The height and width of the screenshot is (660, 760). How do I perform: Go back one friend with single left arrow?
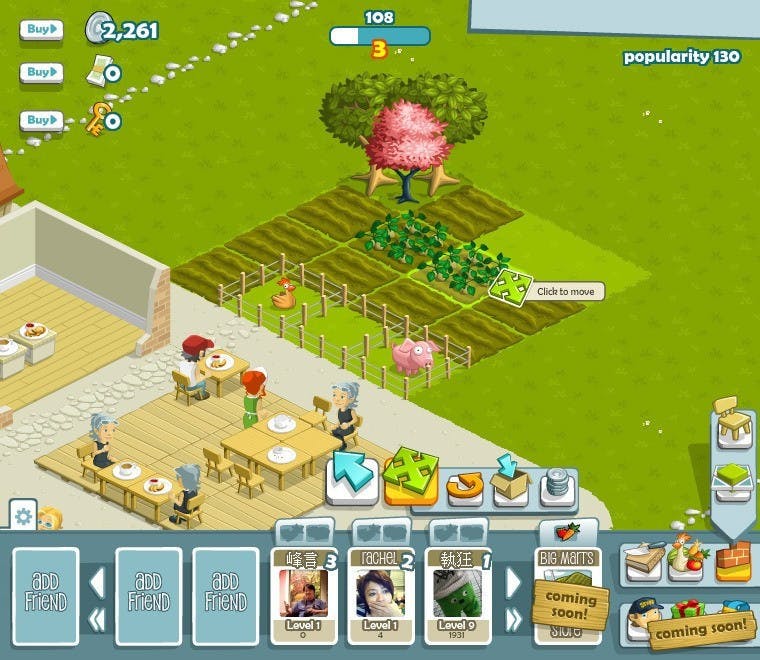pos(97,581)
